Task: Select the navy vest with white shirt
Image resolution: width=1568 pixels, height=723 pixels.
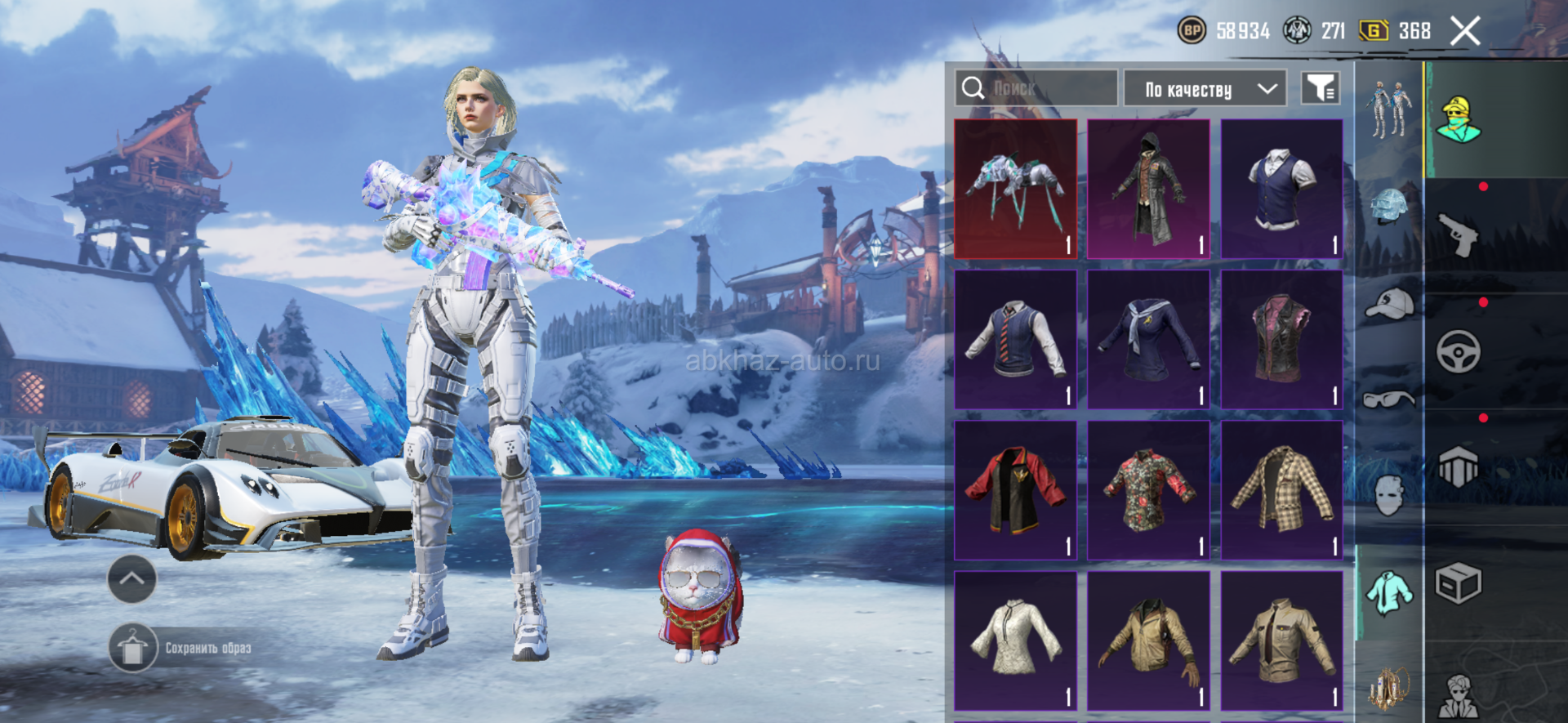Action: [x=1281, y=190]
